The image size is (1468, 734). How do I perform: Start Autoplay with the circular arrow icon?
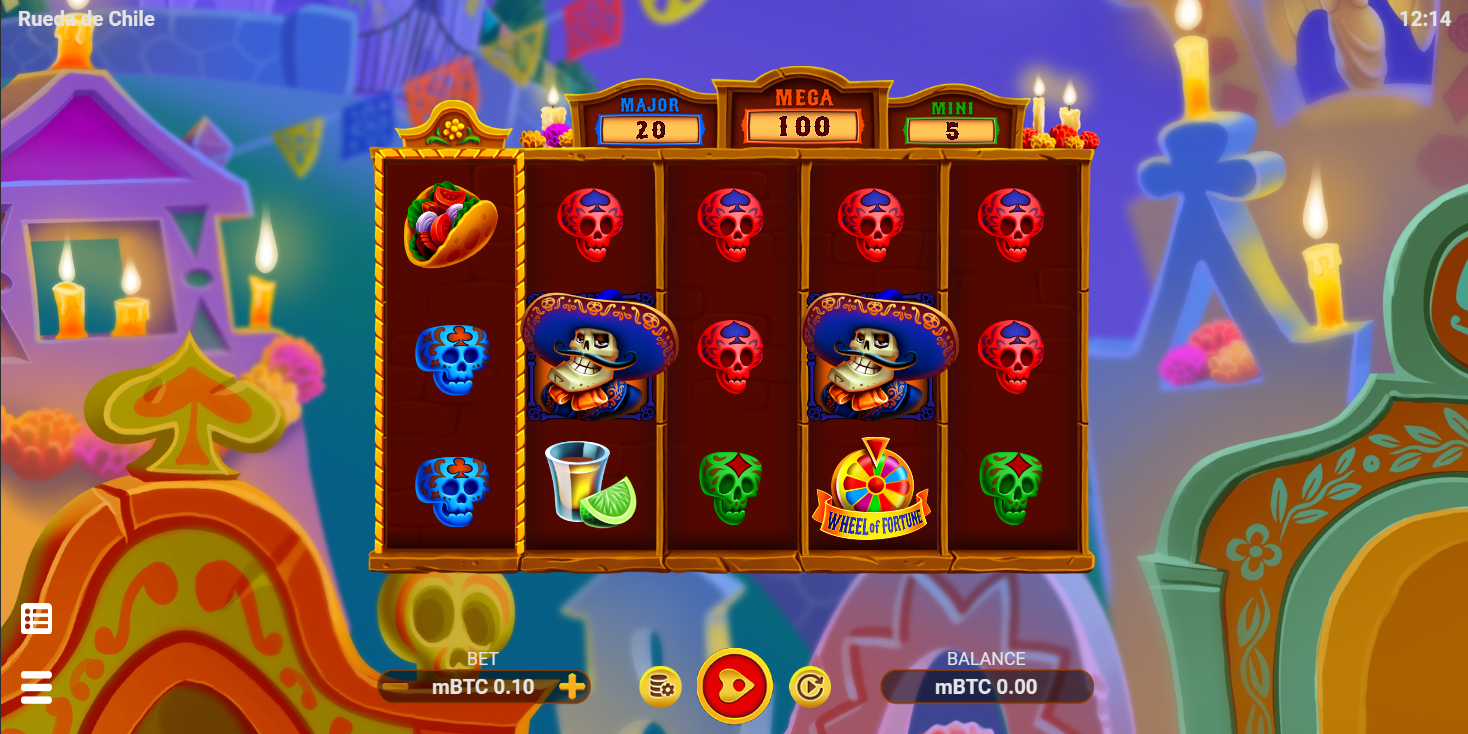click(811, 686)
